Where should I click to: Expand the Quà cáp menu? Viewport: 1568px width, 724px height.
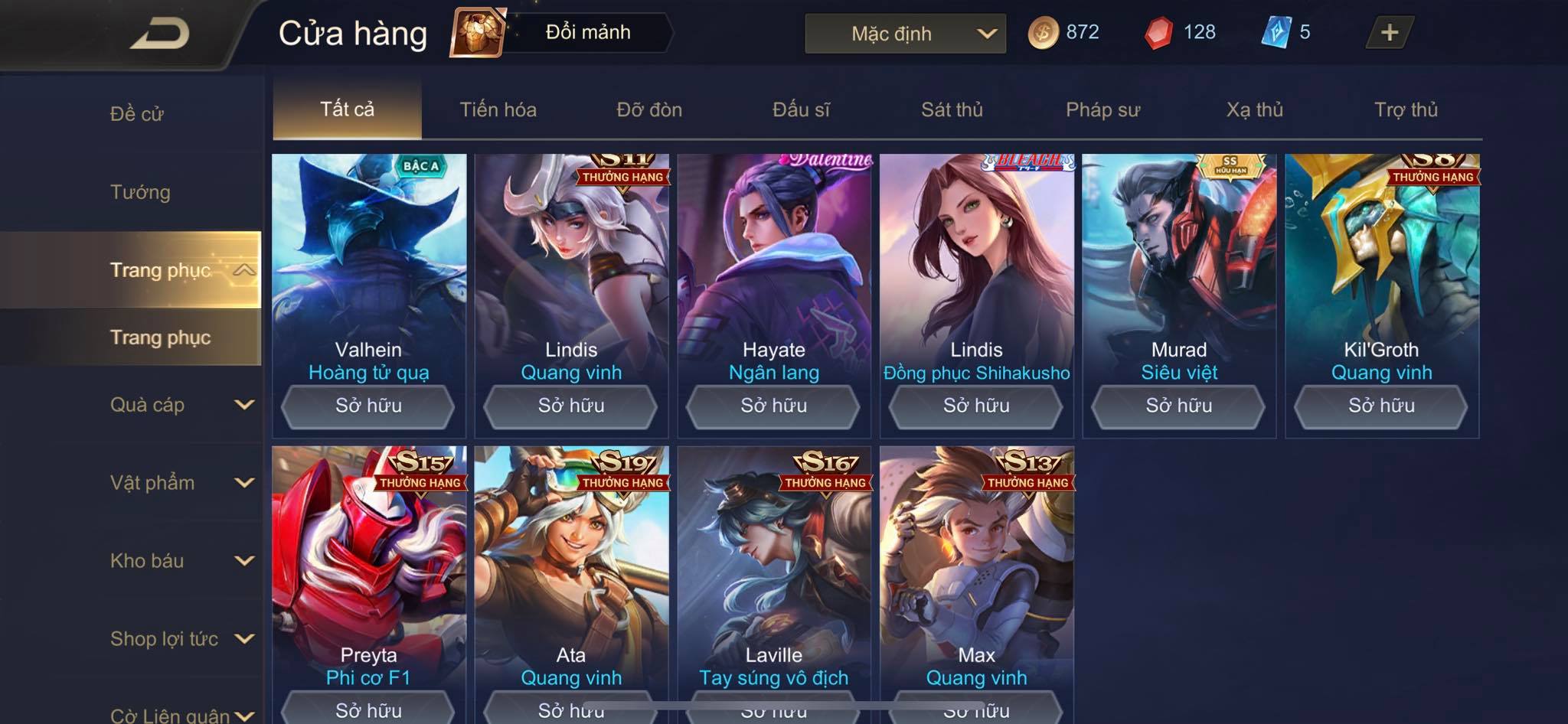(181, 405)
